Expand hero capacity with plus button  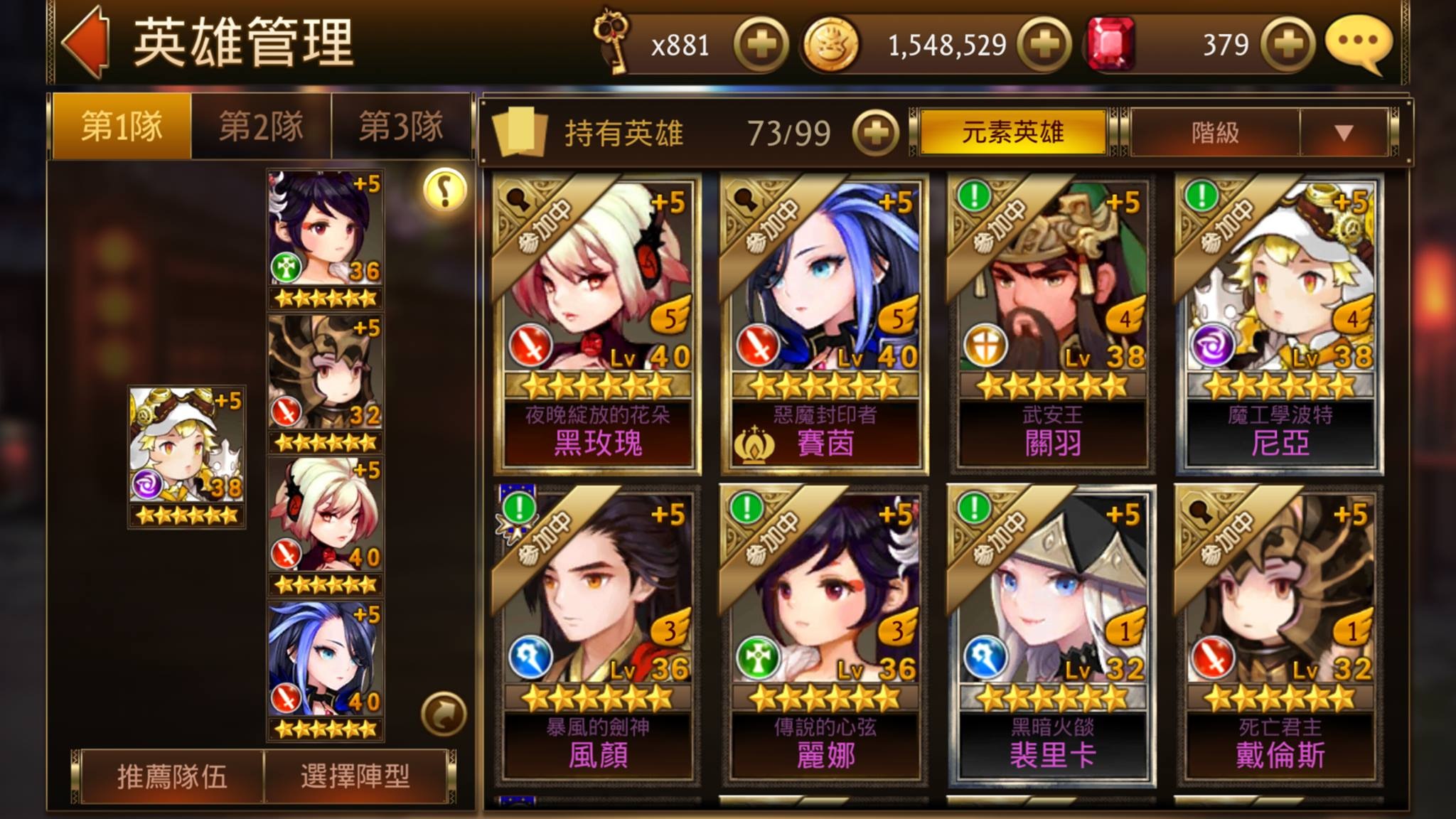coord(875,133)
